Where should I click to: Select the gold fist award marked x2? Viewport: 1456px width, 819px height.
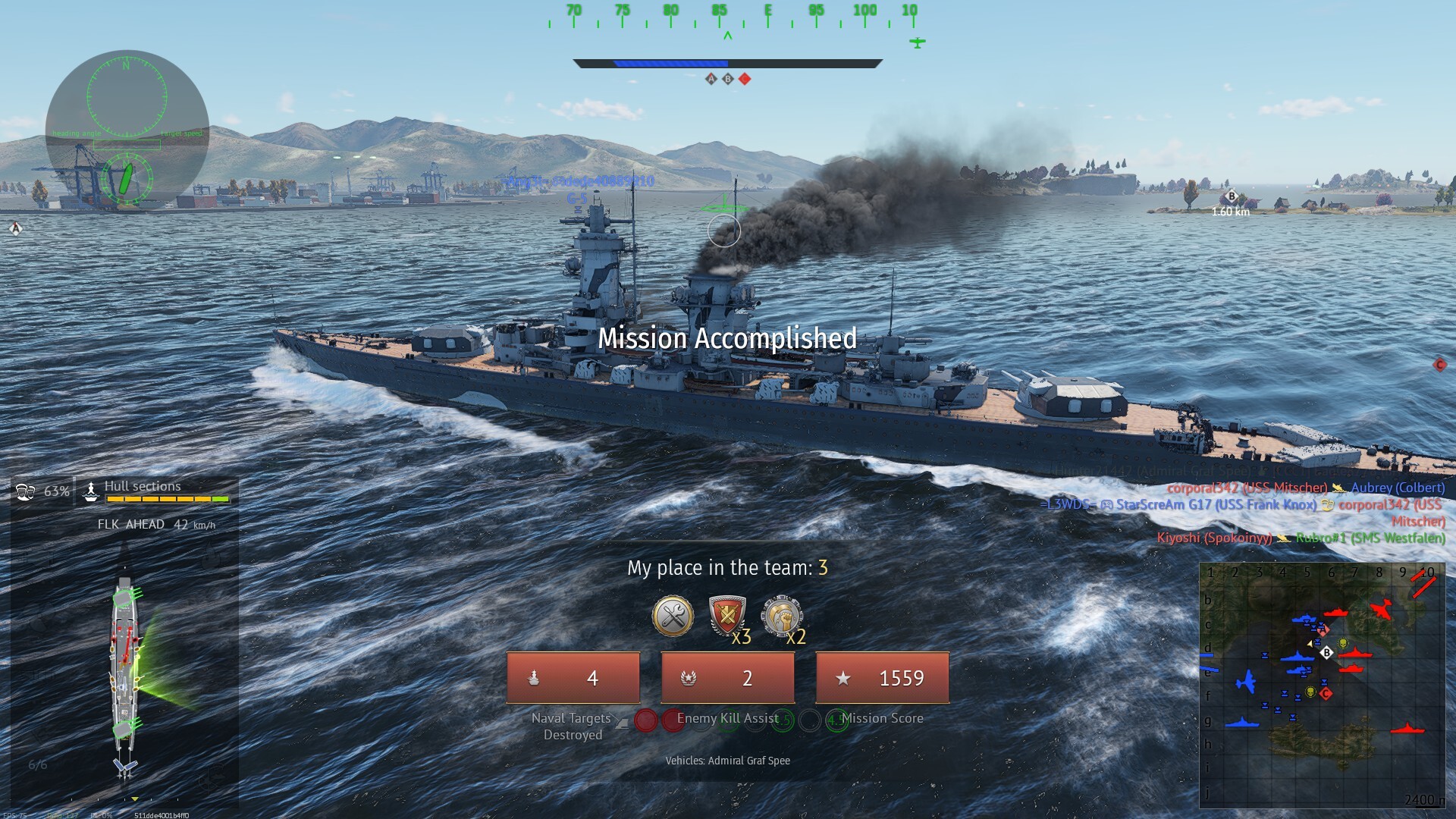click(x=781, y=616)
